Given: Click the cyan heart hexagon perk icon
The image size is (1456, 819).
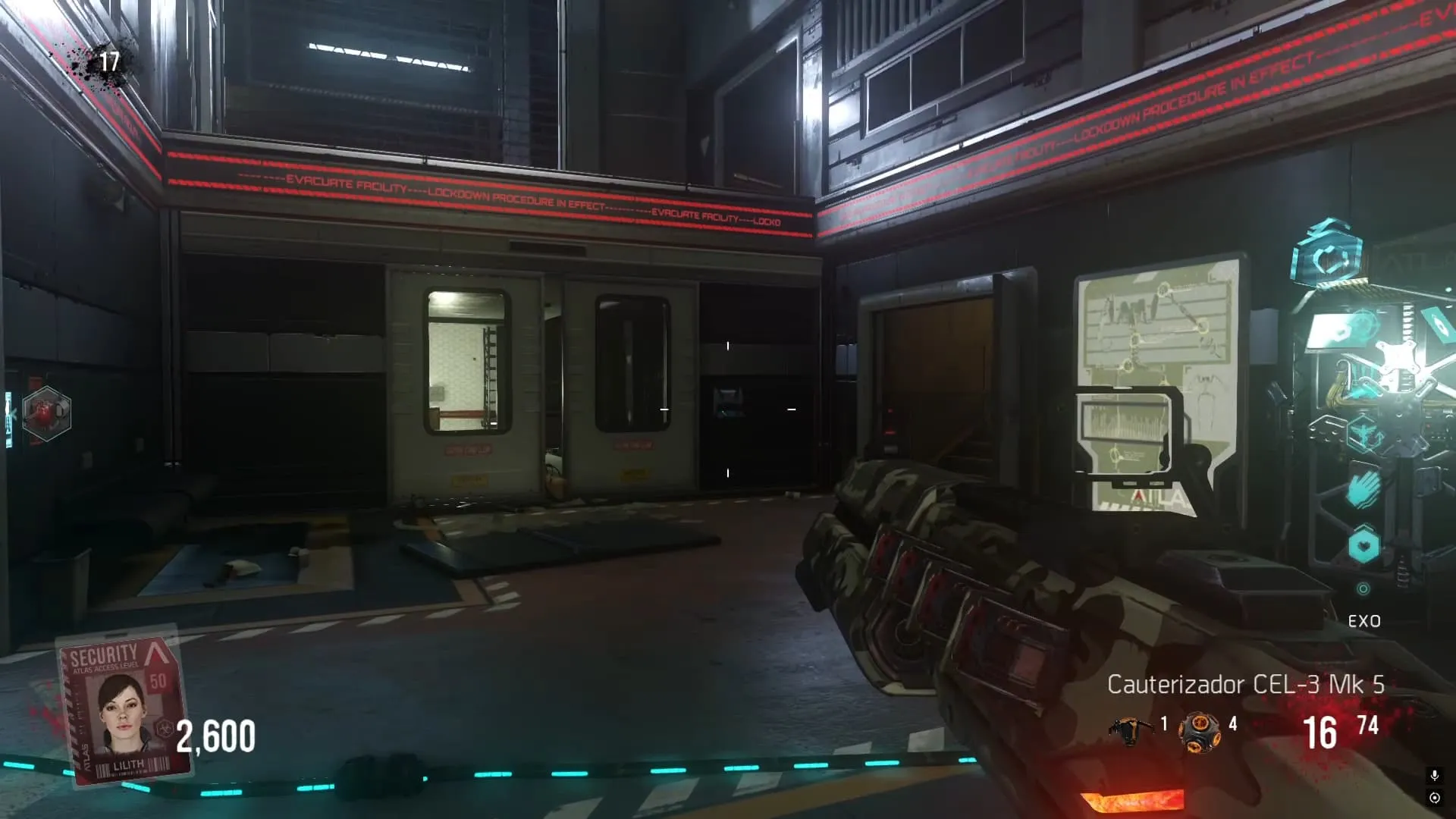Looking at the screenshot, I should [1363, 545].
